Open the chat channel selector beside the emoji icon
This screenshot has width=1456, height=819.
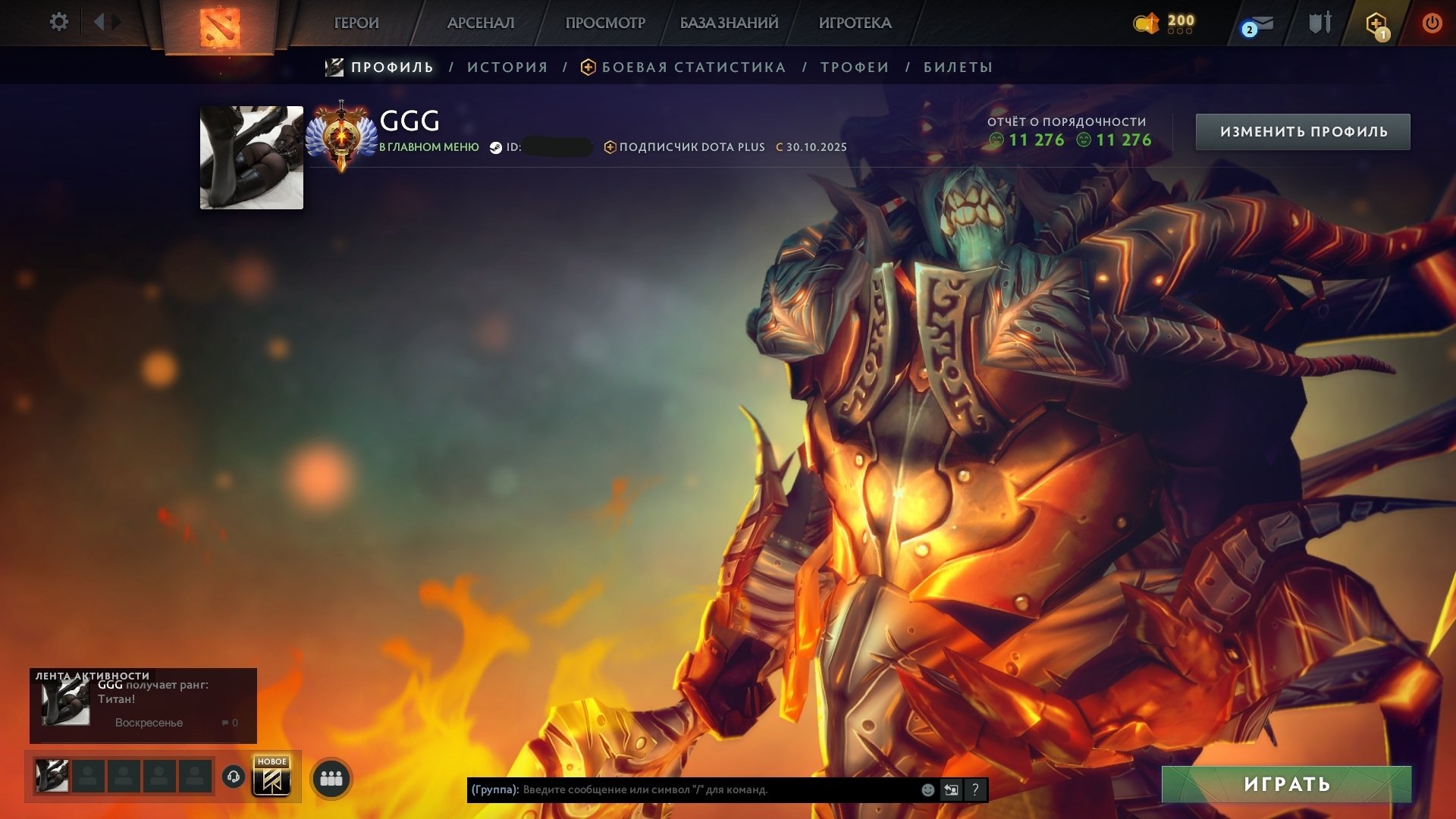(950, 790)
